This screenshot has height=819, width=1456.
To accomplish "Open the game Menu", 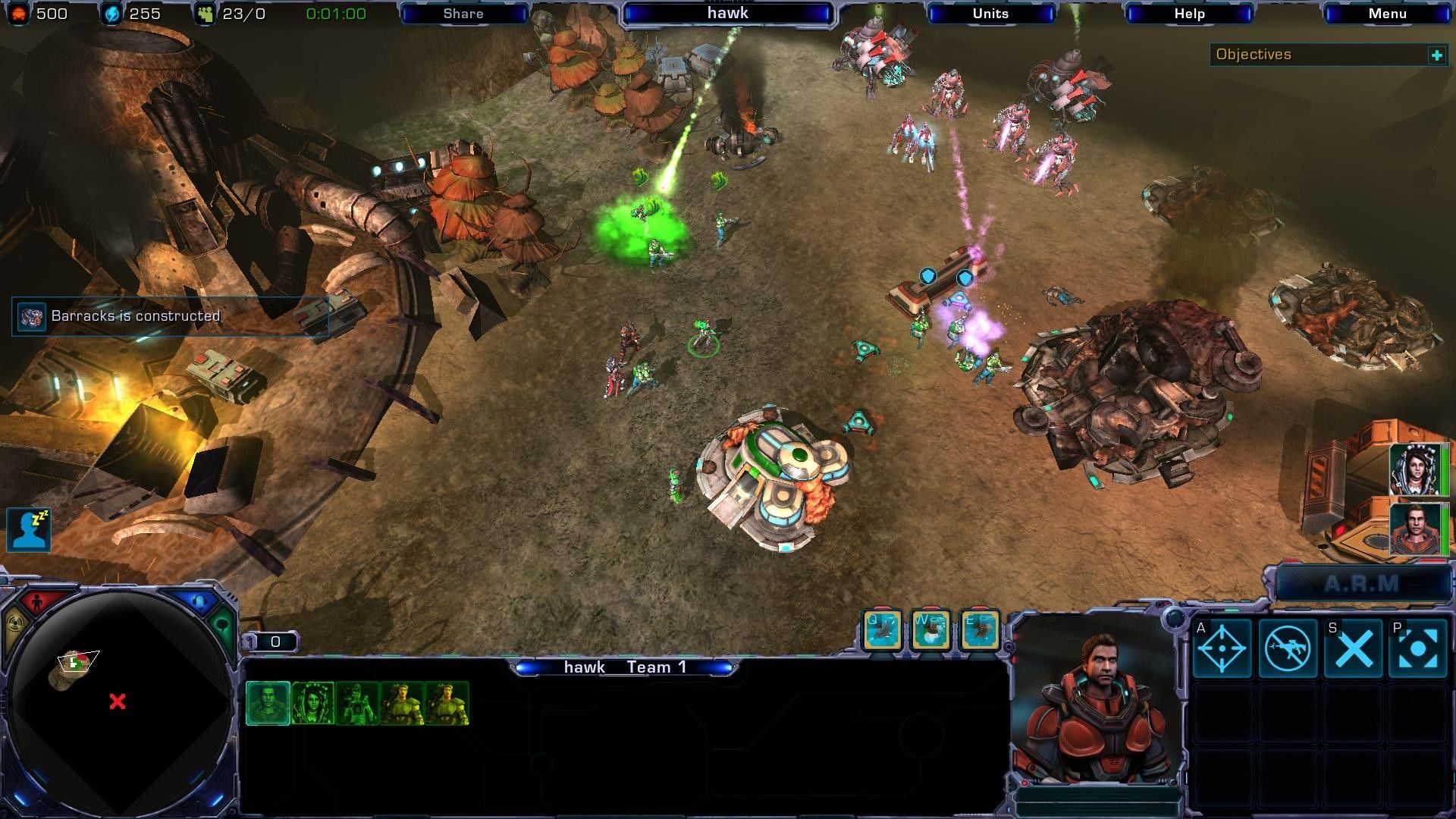I will coord(1388,14).
